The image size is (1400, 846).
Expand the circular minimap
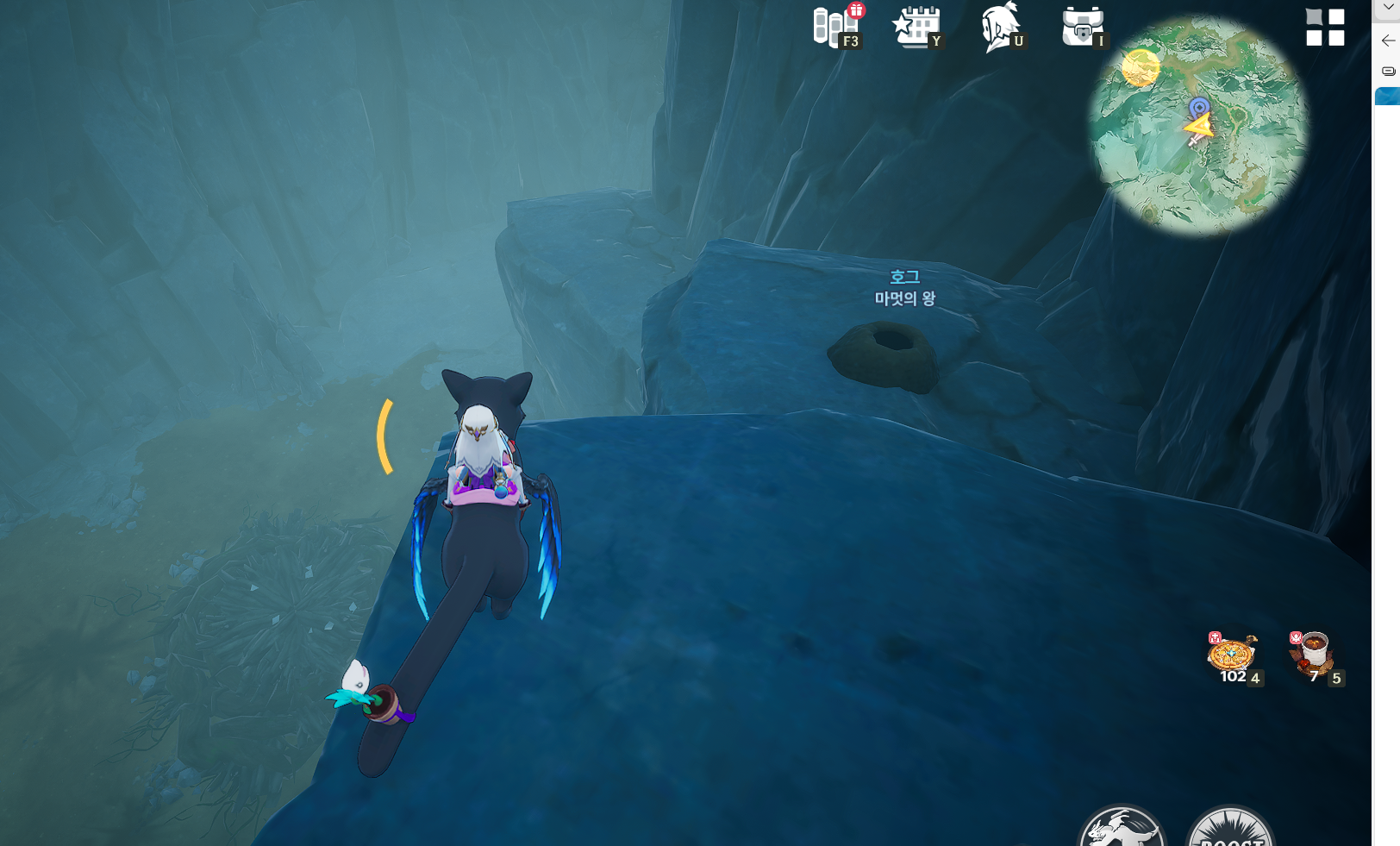click(1197, 126)
